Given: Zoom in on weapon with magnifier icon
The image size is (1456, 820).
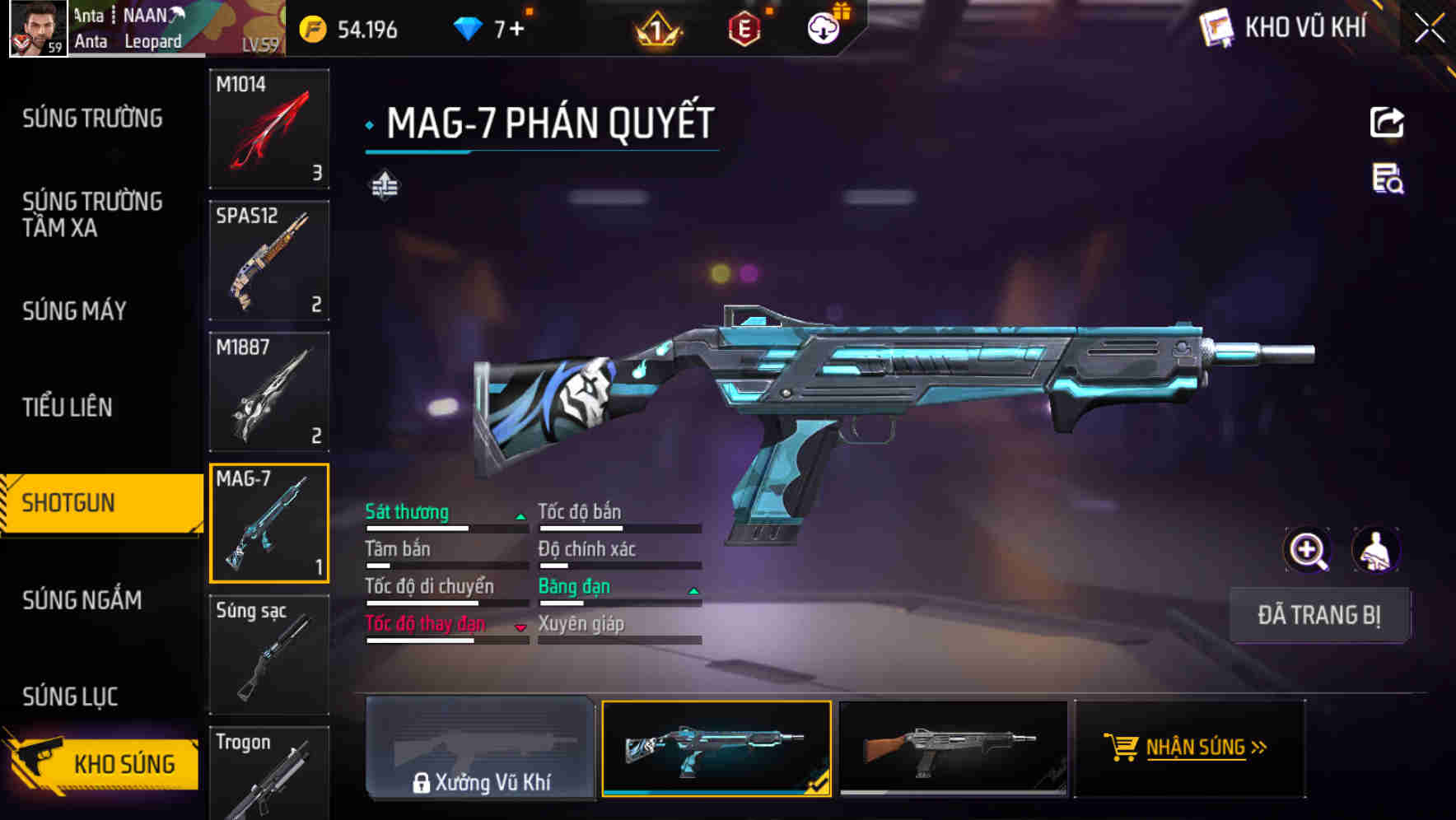Looking at the screenshot, I should 1307,550.
